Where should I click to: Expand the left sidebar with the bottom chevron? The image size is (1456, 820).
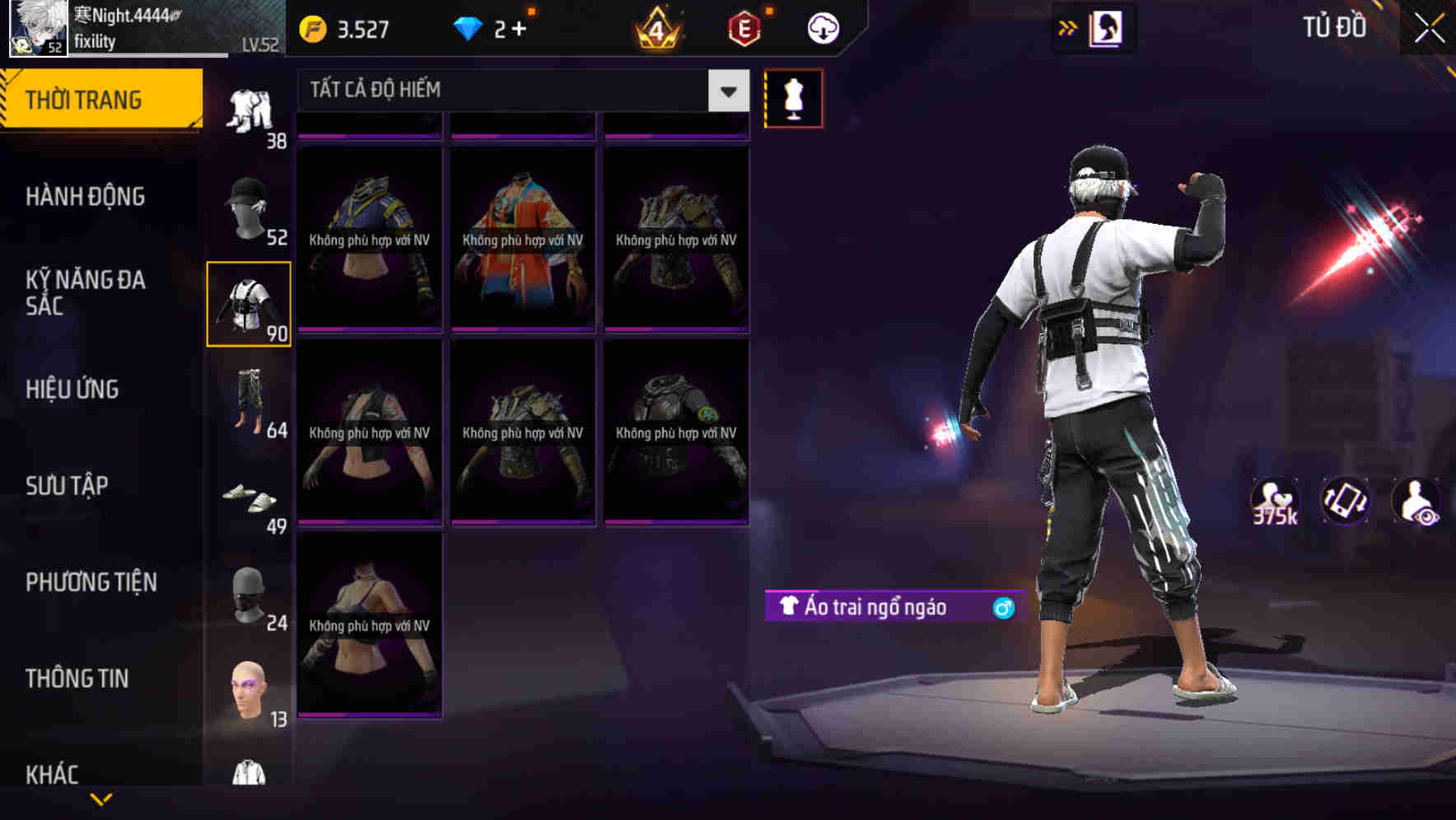(99, 797)
